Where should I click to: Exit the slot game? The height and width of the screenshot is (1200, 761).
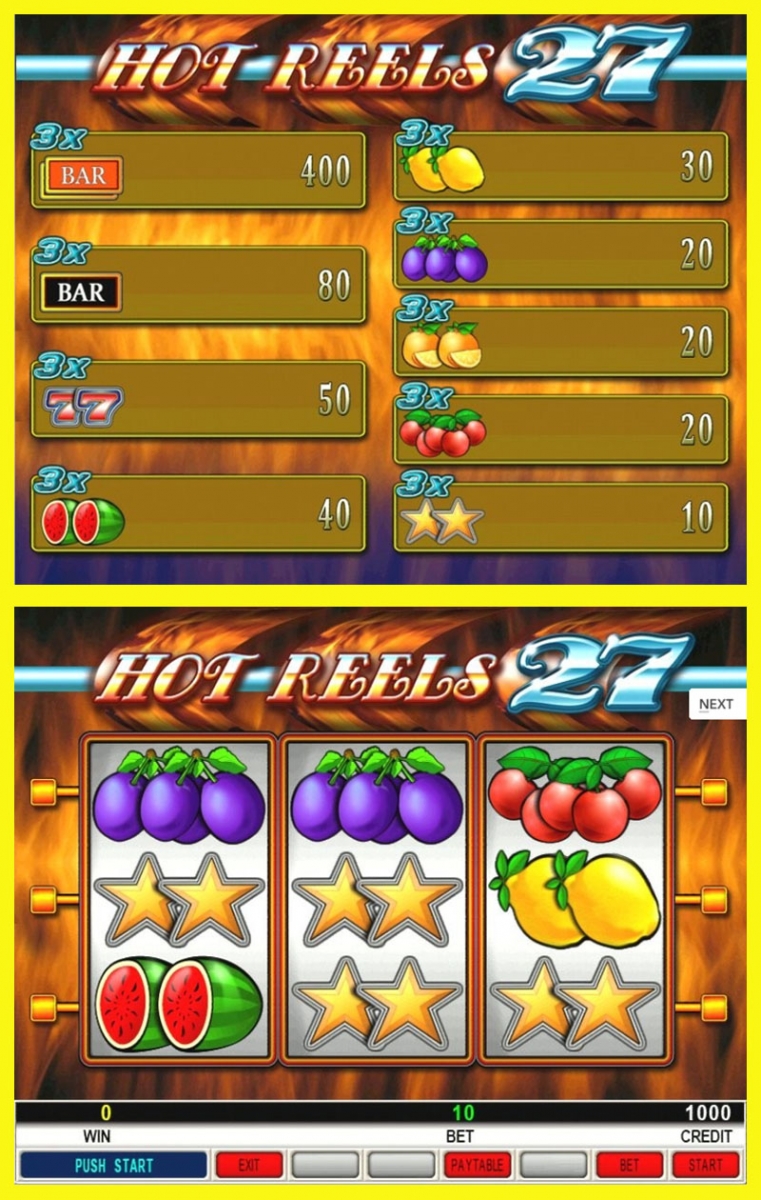click(x=249, y=1165)
